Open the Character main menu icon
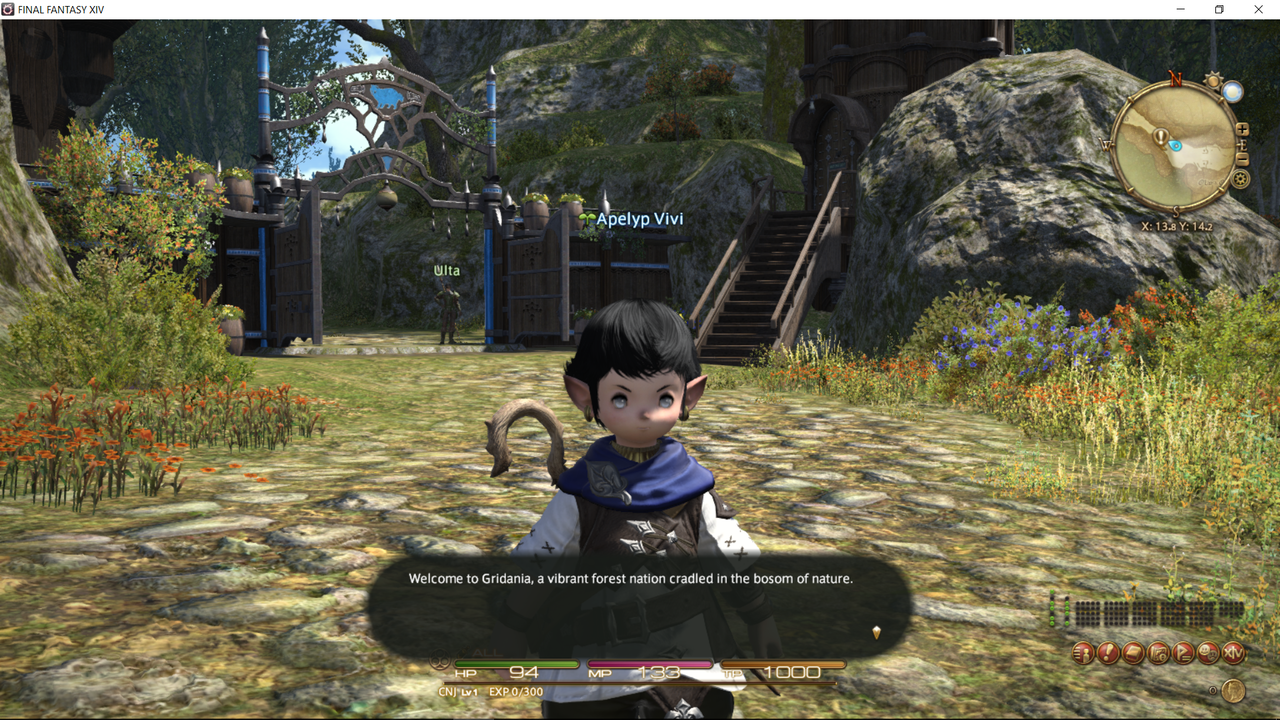 pyautogui.click(x=1083, y=654)
